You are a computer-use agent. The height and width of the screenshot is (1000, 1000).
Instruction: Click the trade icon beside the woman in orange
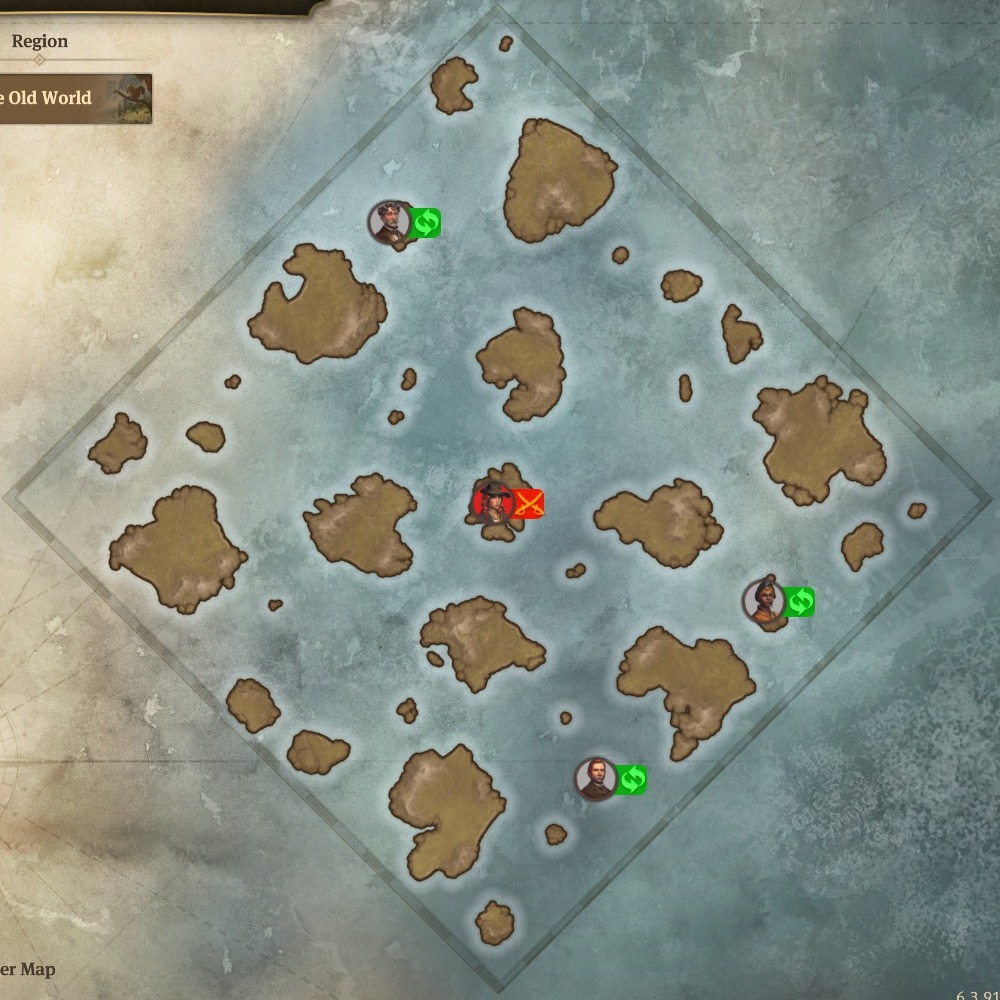coord(800,601)
